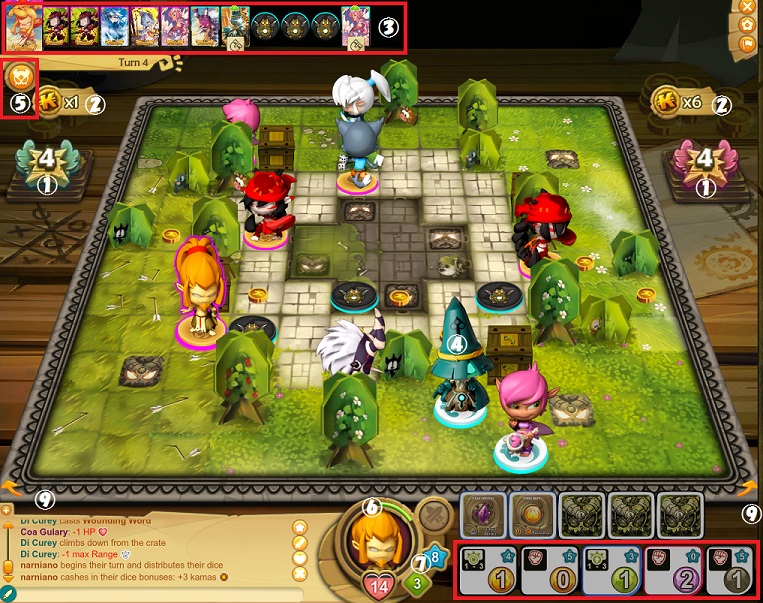Screen dimensions: 763x603
Task: Select the blue ice character turn card
Action: coord(114,28)
